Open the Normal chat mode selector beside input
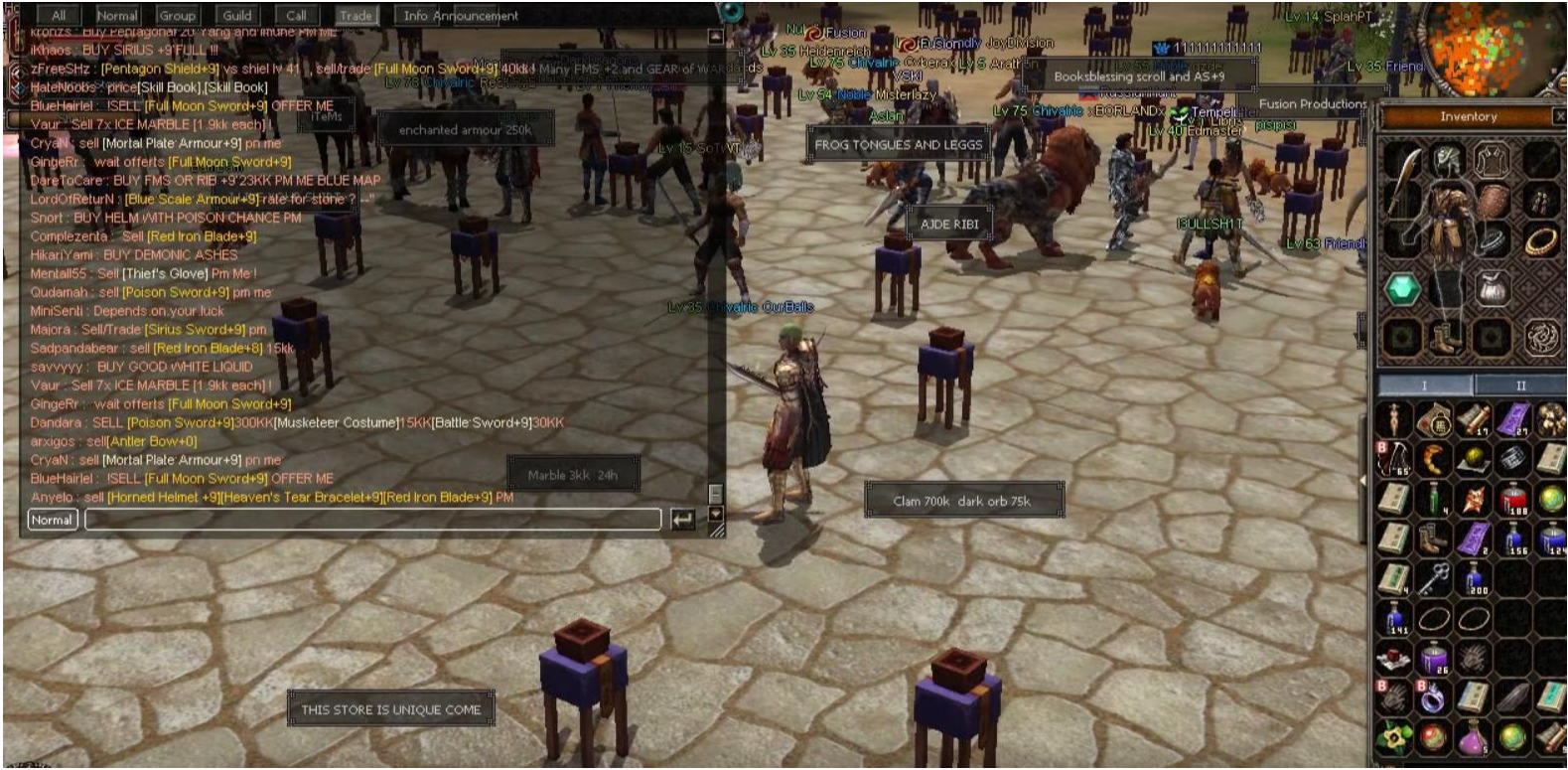This screenshot has height=770, width=1568. point(52,520)
